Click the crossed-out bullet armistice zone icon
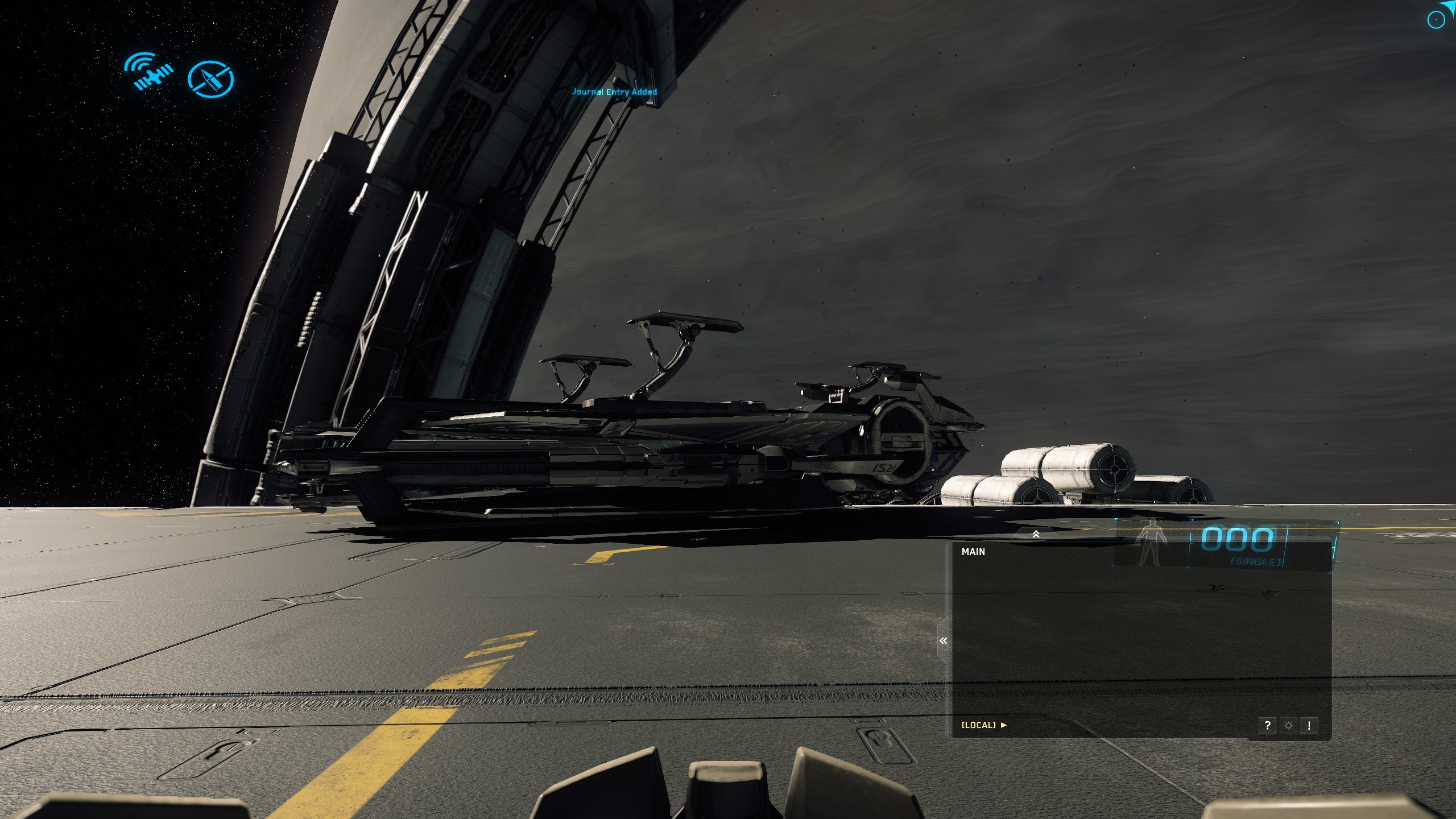Screen dimensions: 1456x819 210,78
